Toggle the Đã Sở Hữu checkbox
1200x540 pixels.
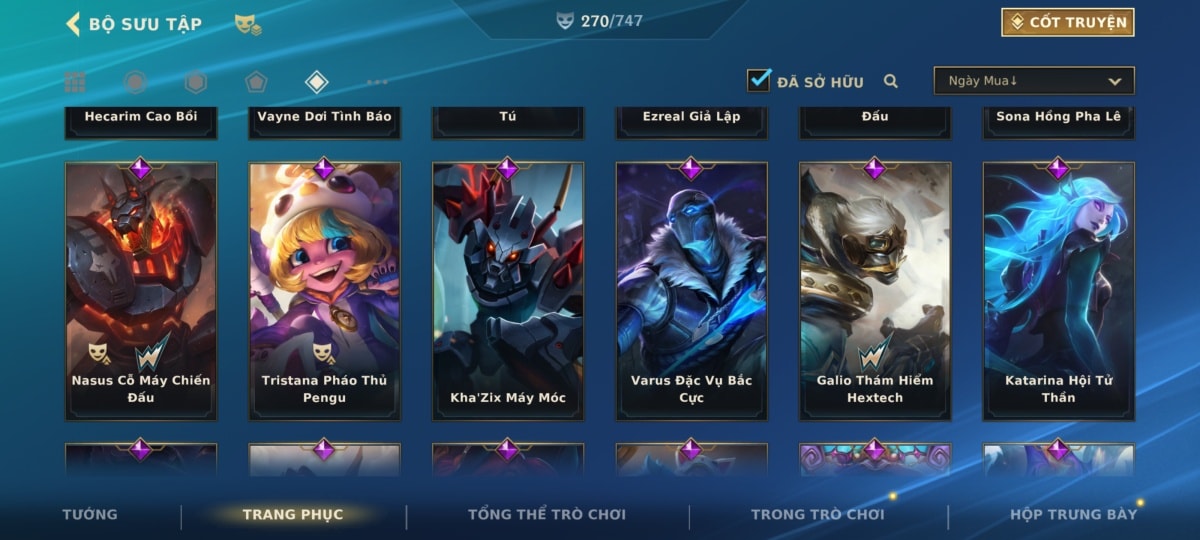click(x=759, y=81)
